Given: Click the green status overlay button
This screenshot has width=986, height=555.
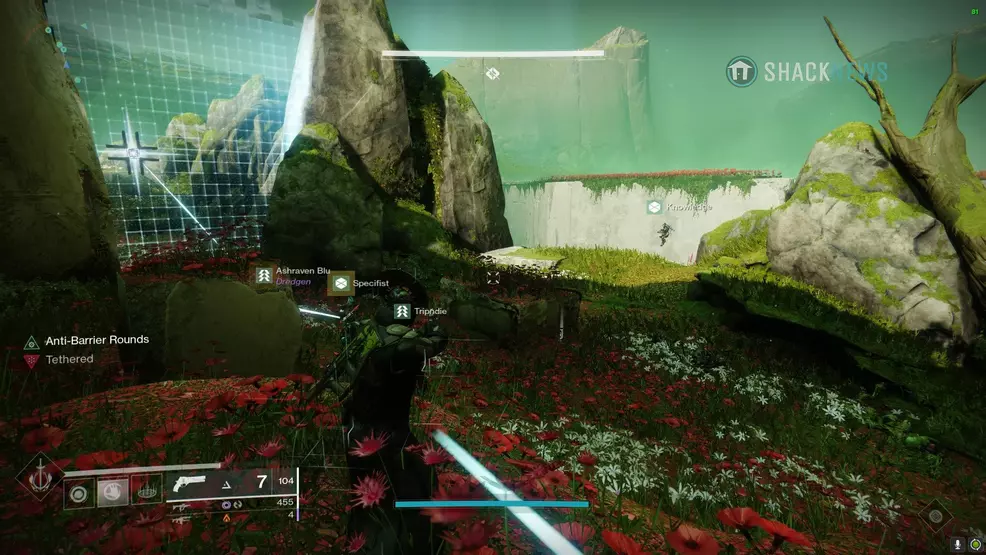Looking at the screenshot, I should [x=975, y=545].
